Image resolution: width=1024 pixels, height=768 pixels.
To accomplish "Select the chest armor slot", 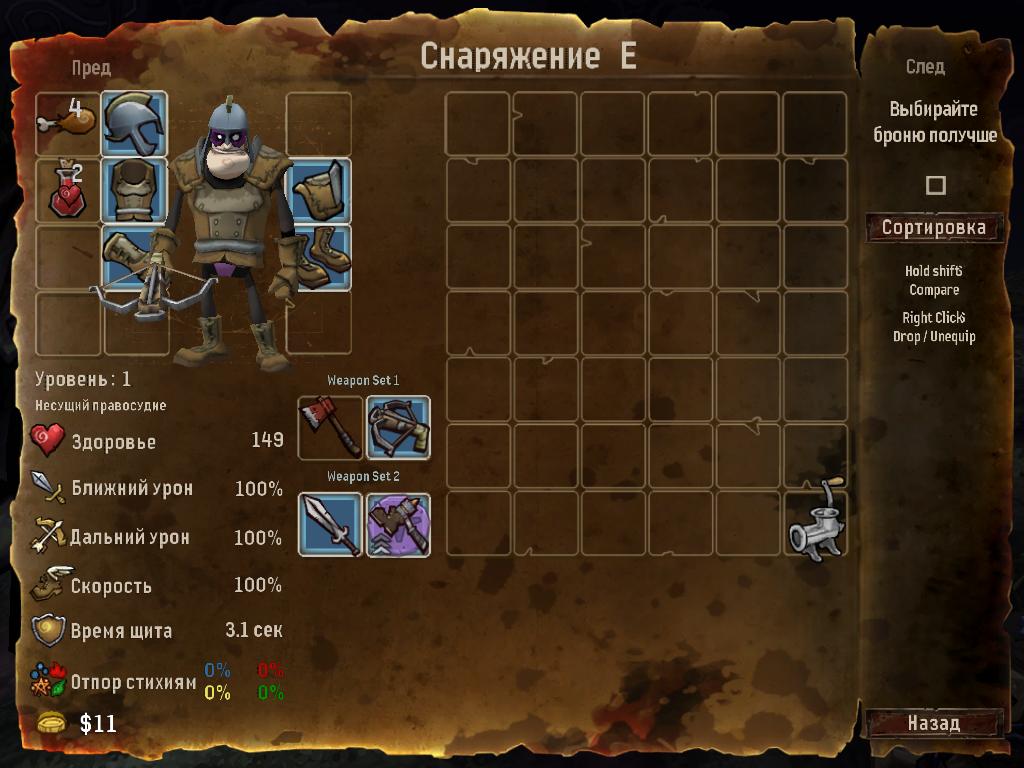I will point(134,190).
